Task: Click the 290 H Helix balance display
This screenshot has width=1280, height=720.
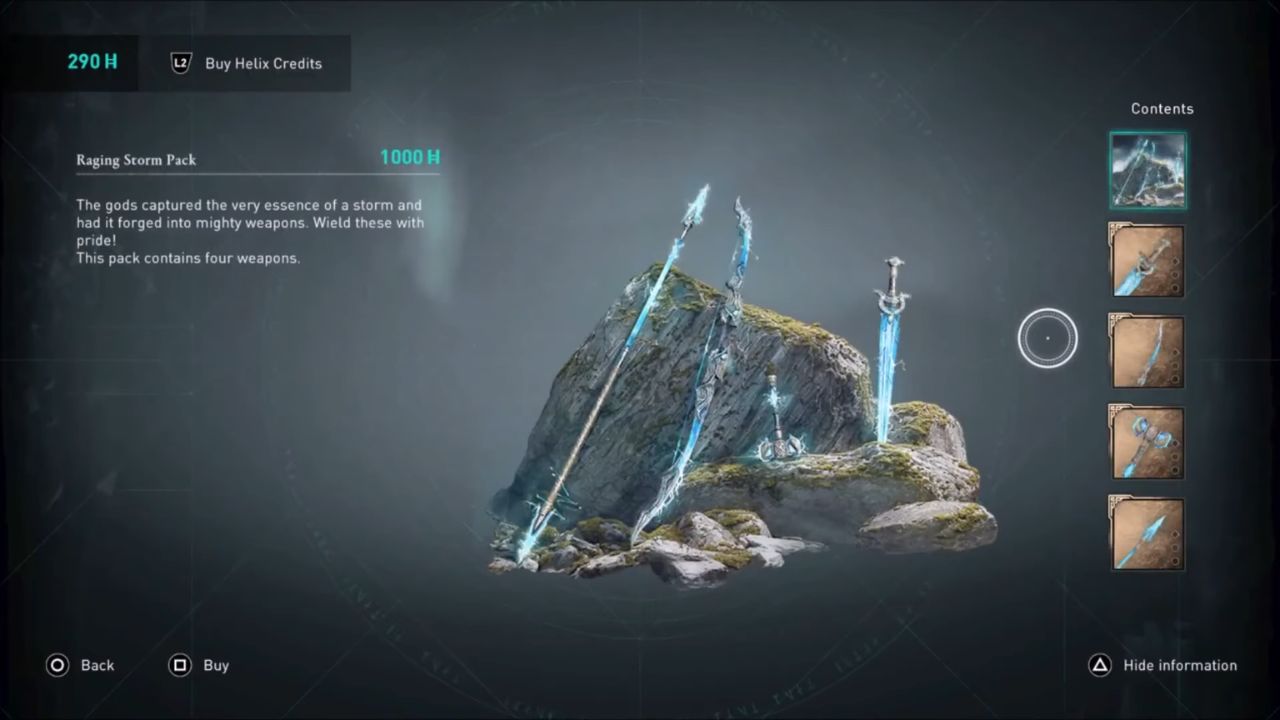Action: pos(91,61)
